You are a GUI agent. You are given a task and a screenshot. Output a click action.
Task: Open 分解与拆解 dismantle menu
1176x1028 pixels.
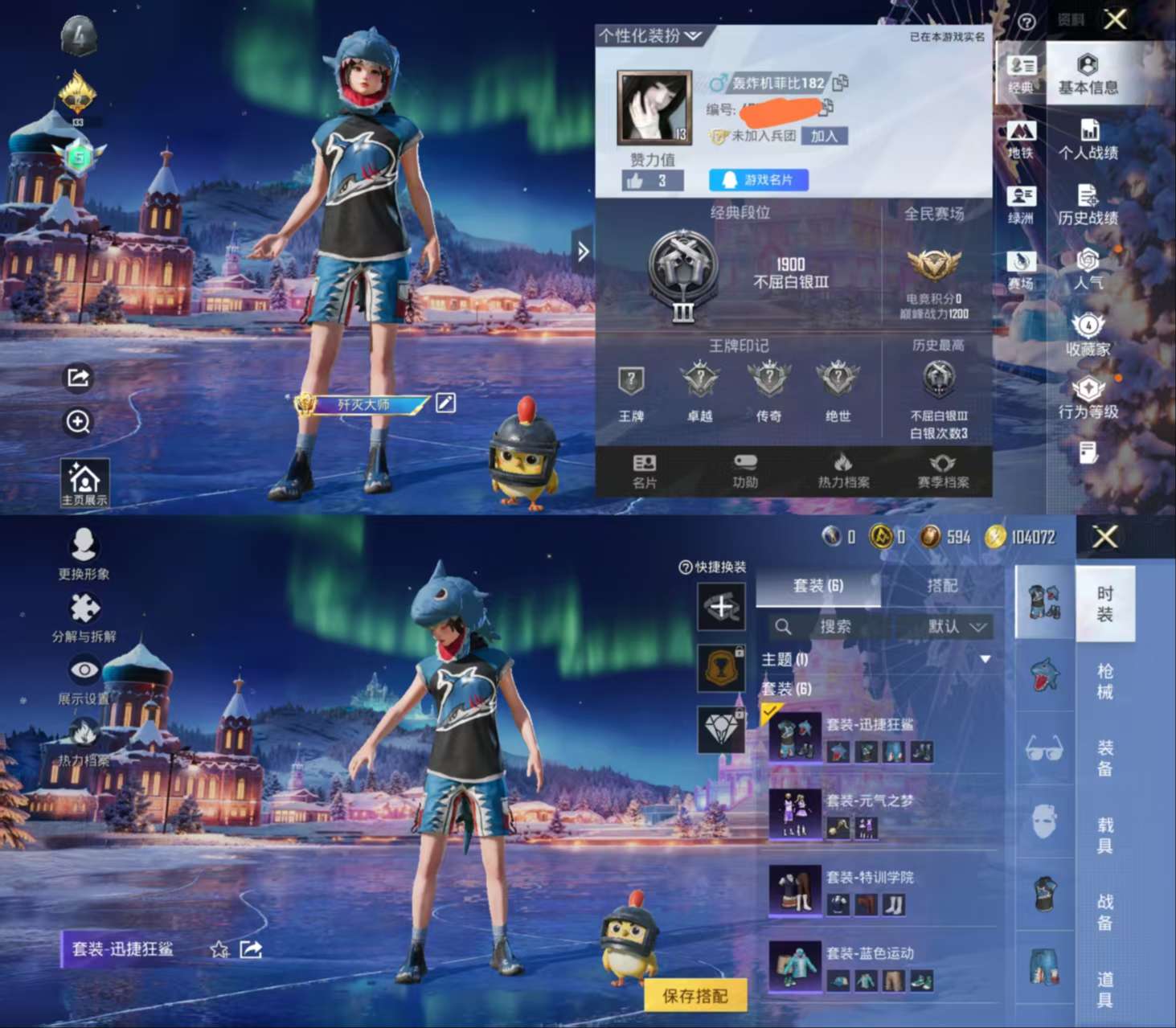[84, 617]
